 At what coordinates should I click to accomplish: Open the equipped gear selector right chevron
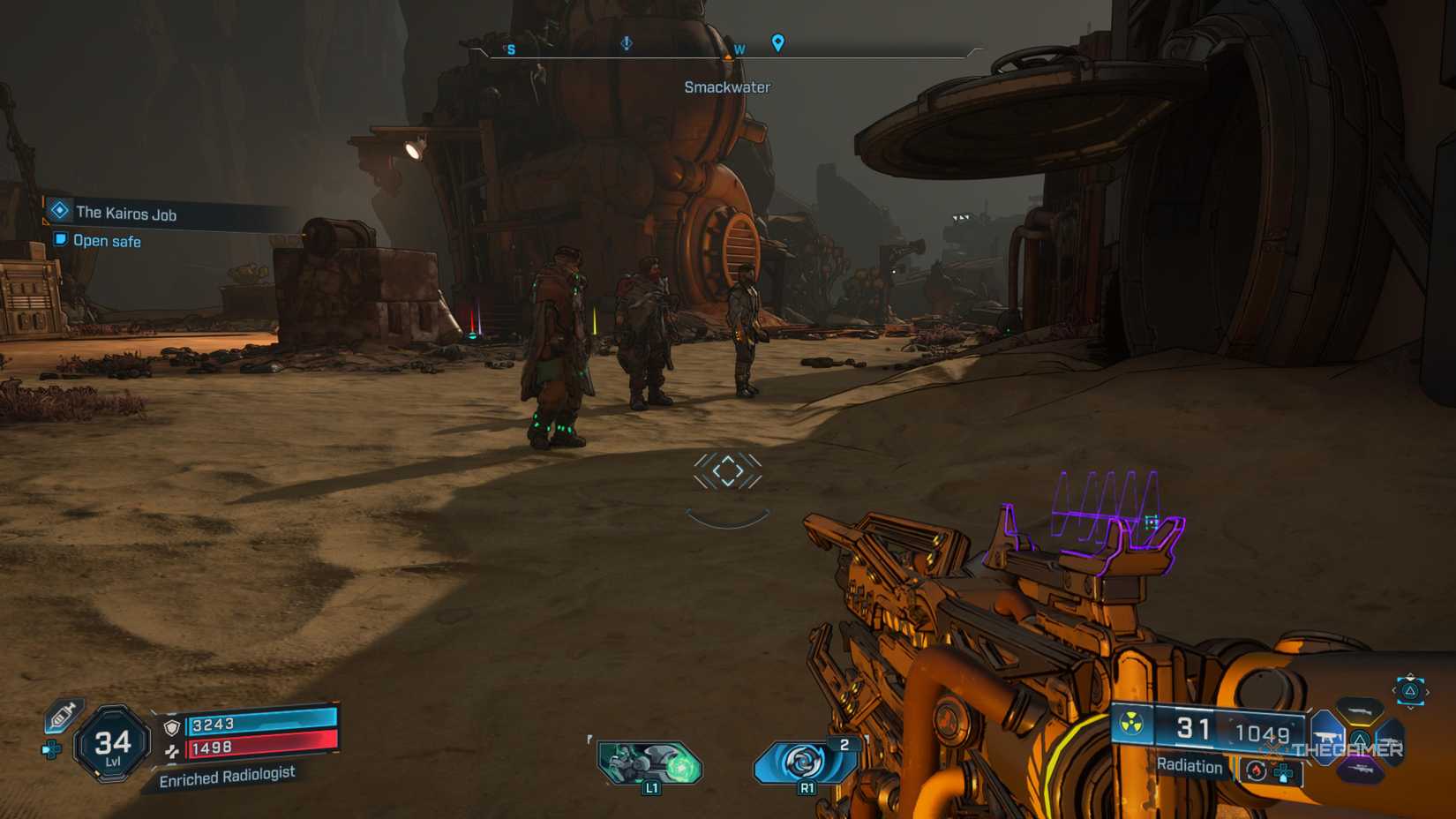(1426, 691)
